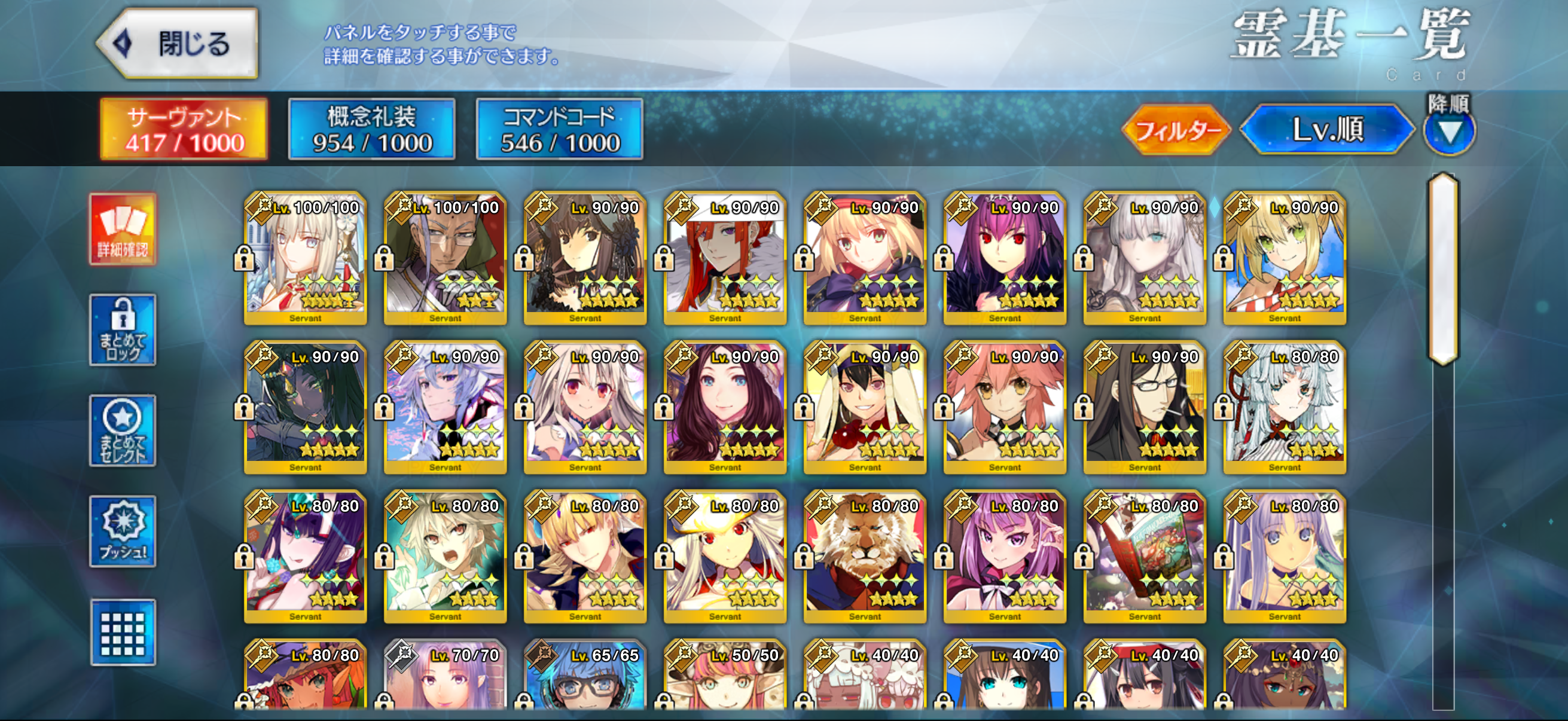Open the pink fox-eared Lv. 90 servant card

pos(1004,408)
